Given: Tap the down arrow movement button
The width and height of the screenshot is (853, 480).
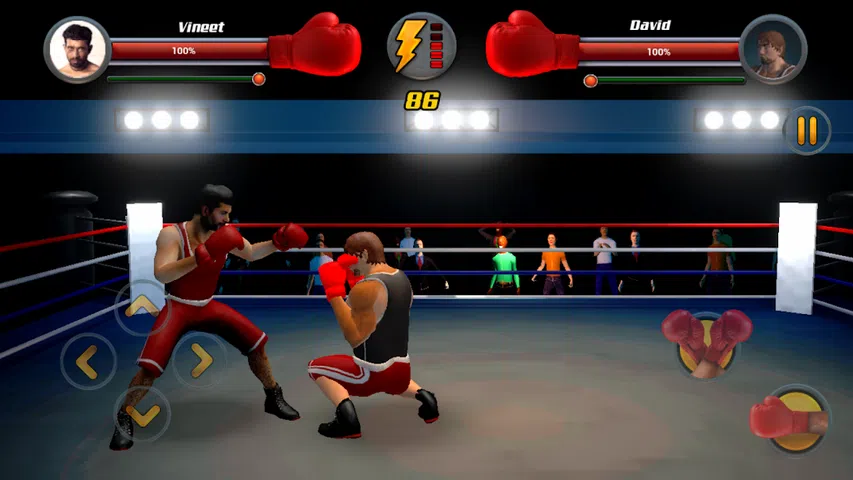Looking at the screenshot, I should pyautogui.click(x=142, y=412).
